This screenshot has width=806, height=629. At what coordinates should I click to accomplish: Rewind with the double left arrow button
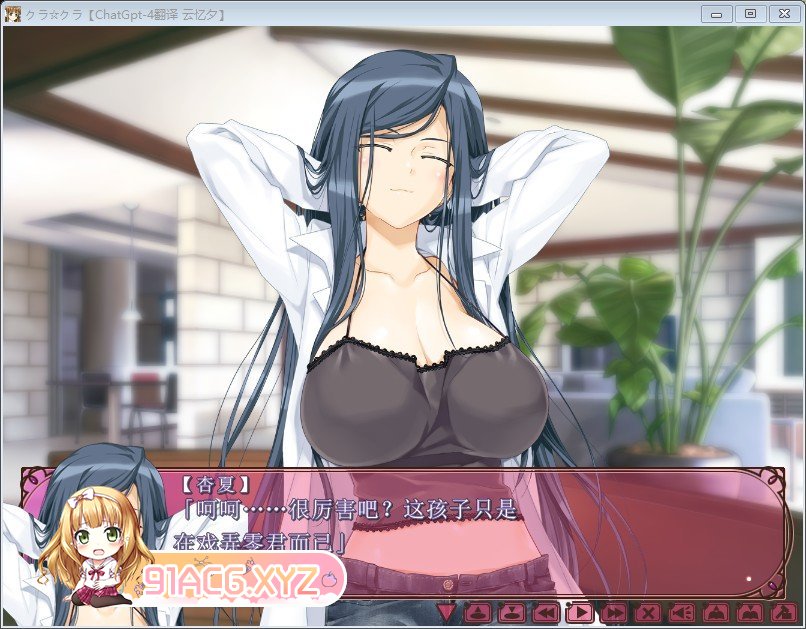coord(545,612)
